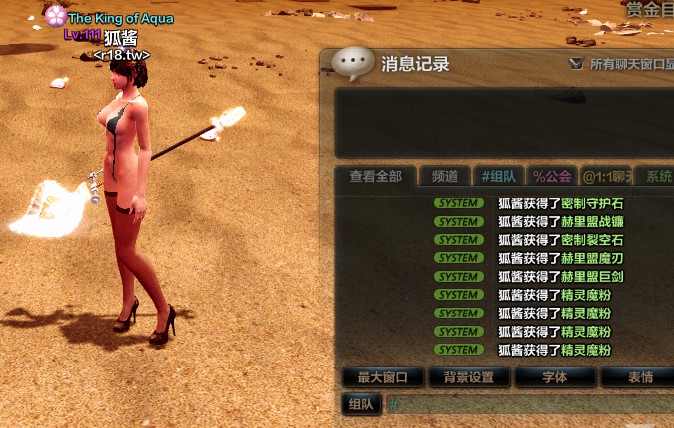This screenshot has height=428, width=674.
Task: Click the speech bubble 消息记录 icon
Action: click(x=352, y=64)
